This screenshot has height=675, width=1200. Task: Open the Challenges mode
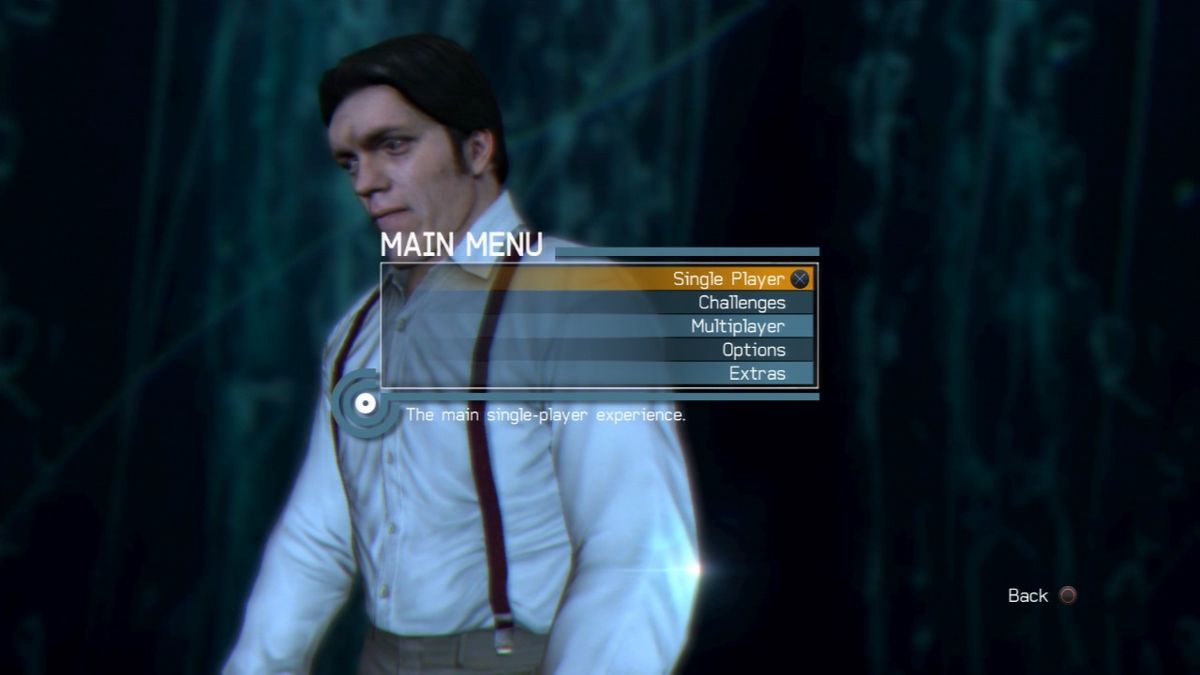(741, 303)
